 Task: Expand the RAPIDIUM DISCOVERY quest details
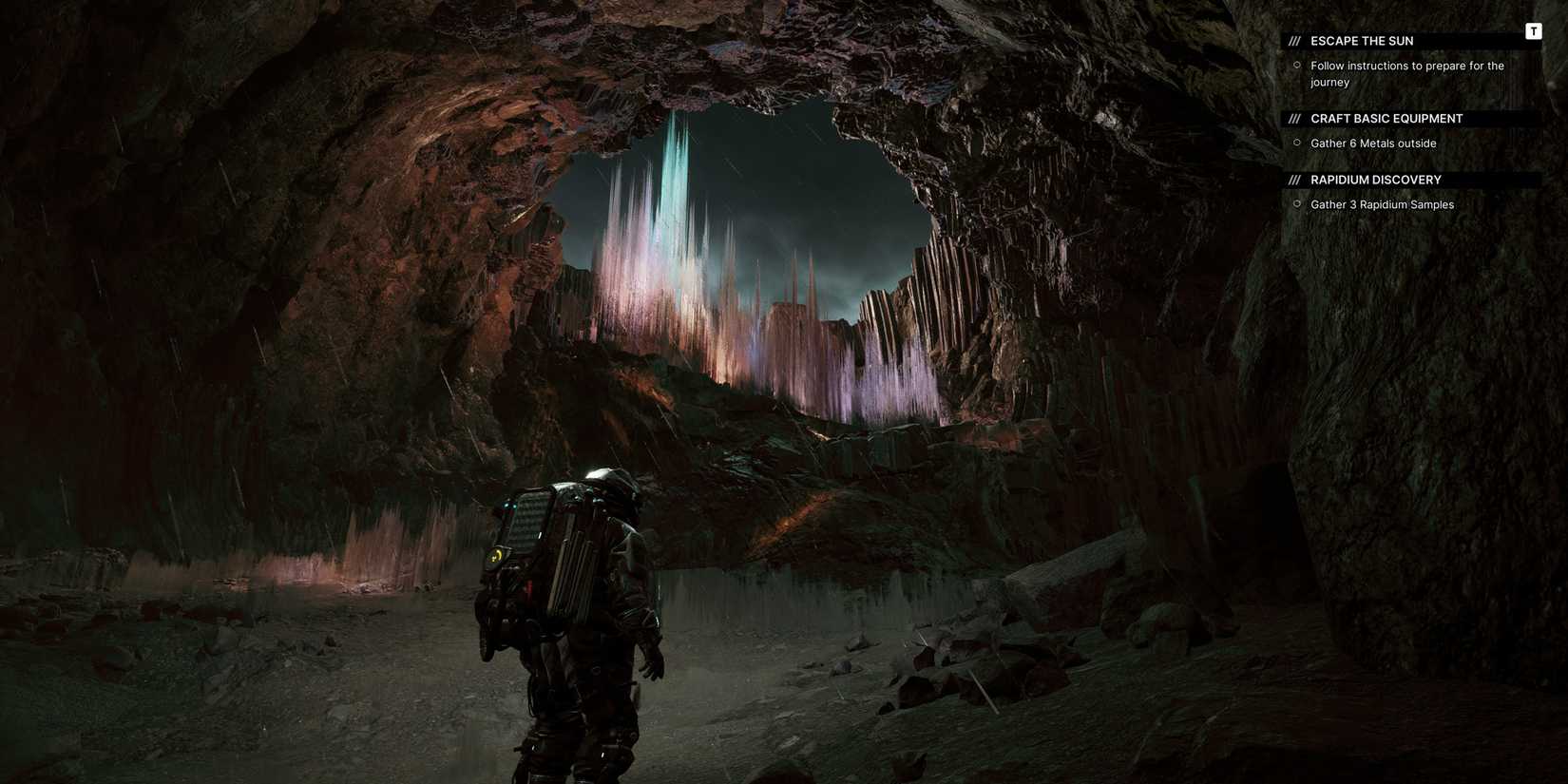point(1375,179)
